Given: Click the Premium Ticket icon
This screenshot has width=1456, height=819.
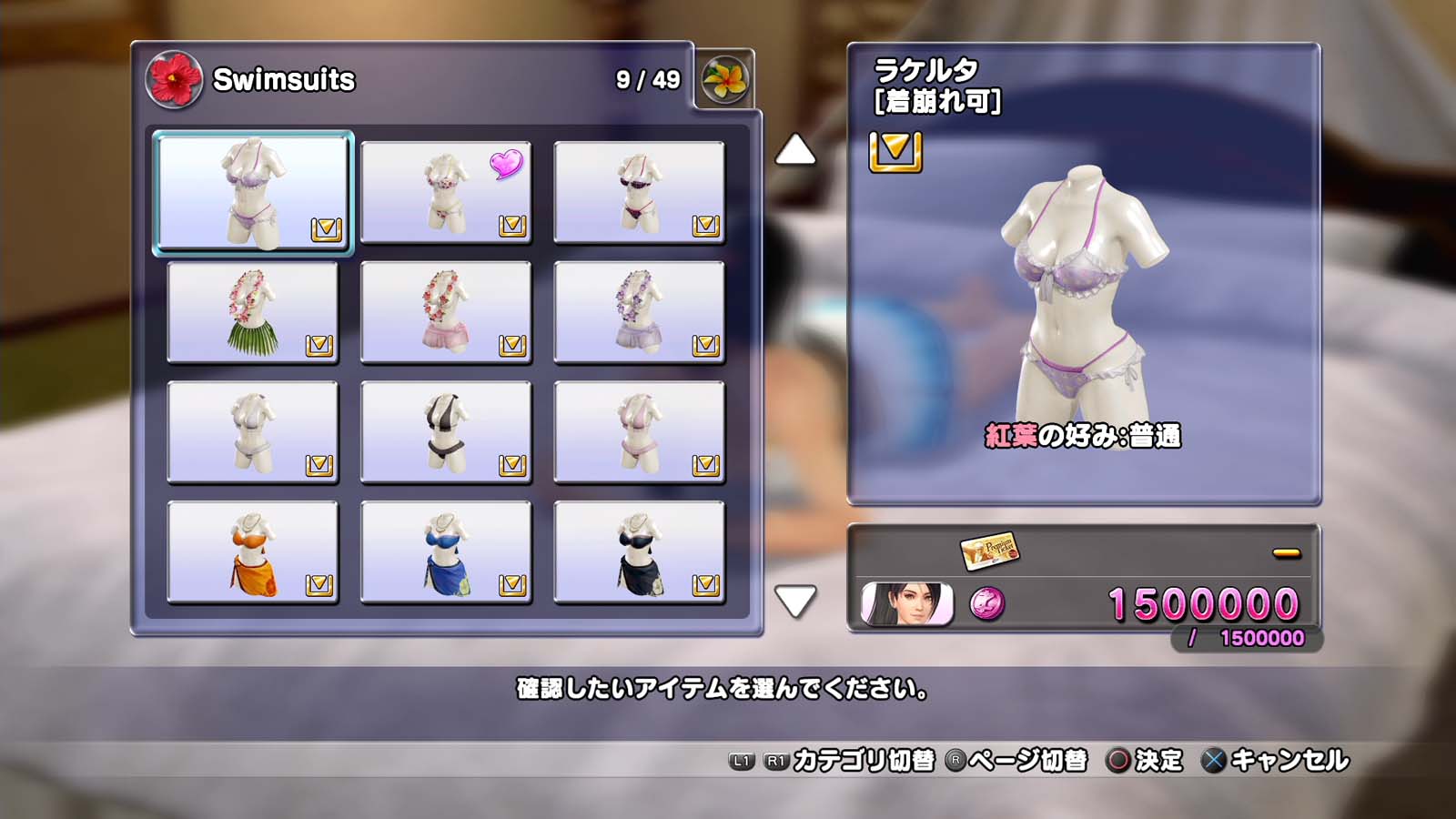Looking at the screenshot, I should 989,551.
